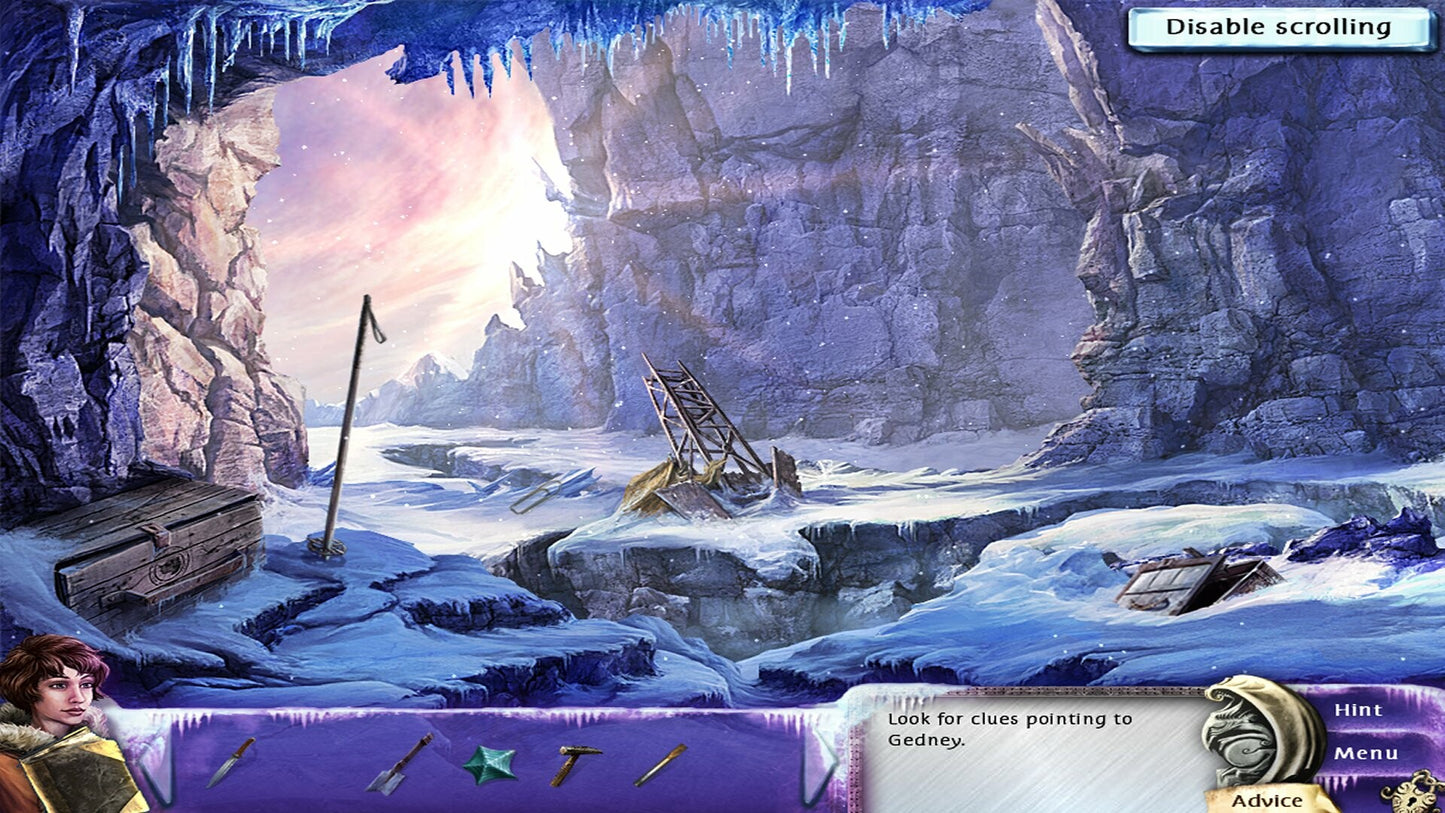The image size is (1445, 813).
Task: Select the knife in the inventory
Action: pyautogui.click(x=231, y=762)
